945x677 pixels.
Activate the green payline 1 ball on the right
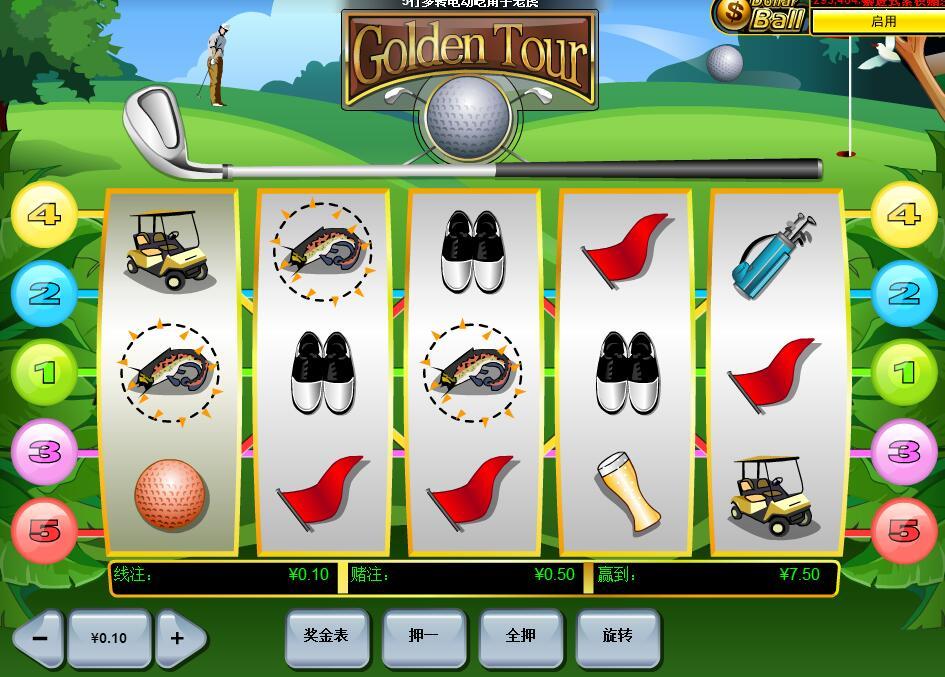[x=903, y=373]
